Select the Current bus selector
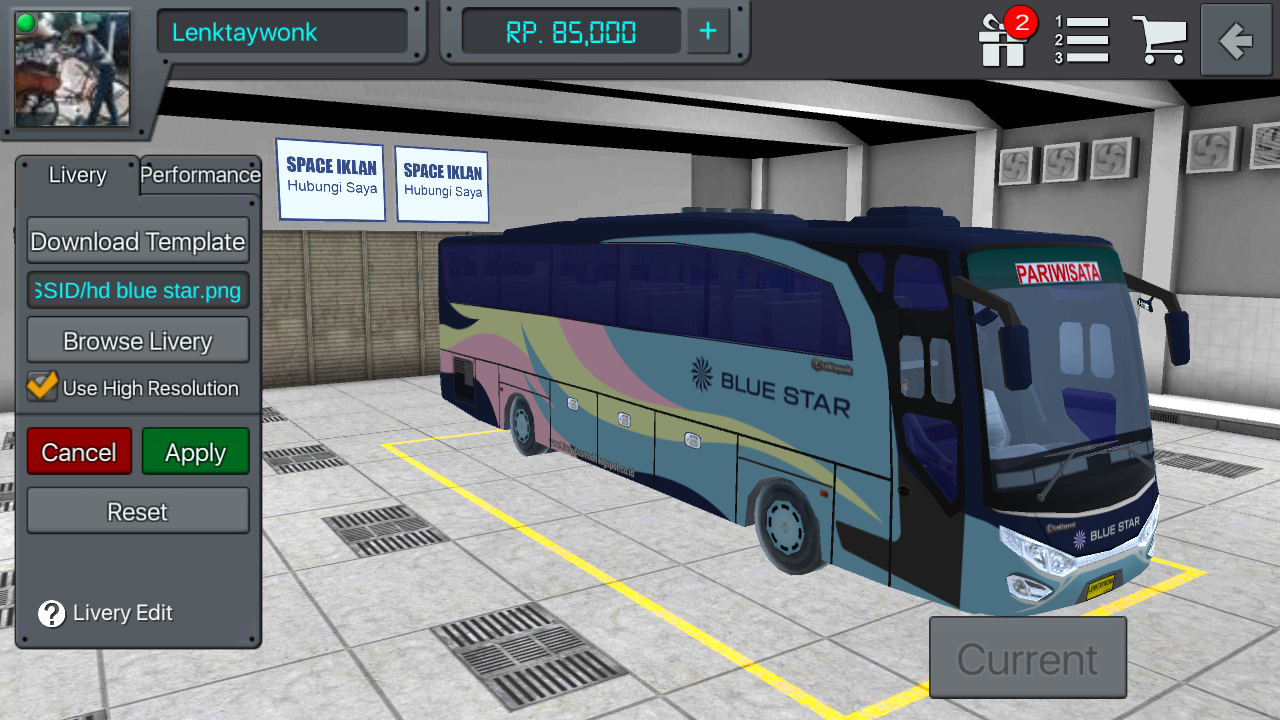Viewport: 1280px width, 720px height. pos(1027,657)
